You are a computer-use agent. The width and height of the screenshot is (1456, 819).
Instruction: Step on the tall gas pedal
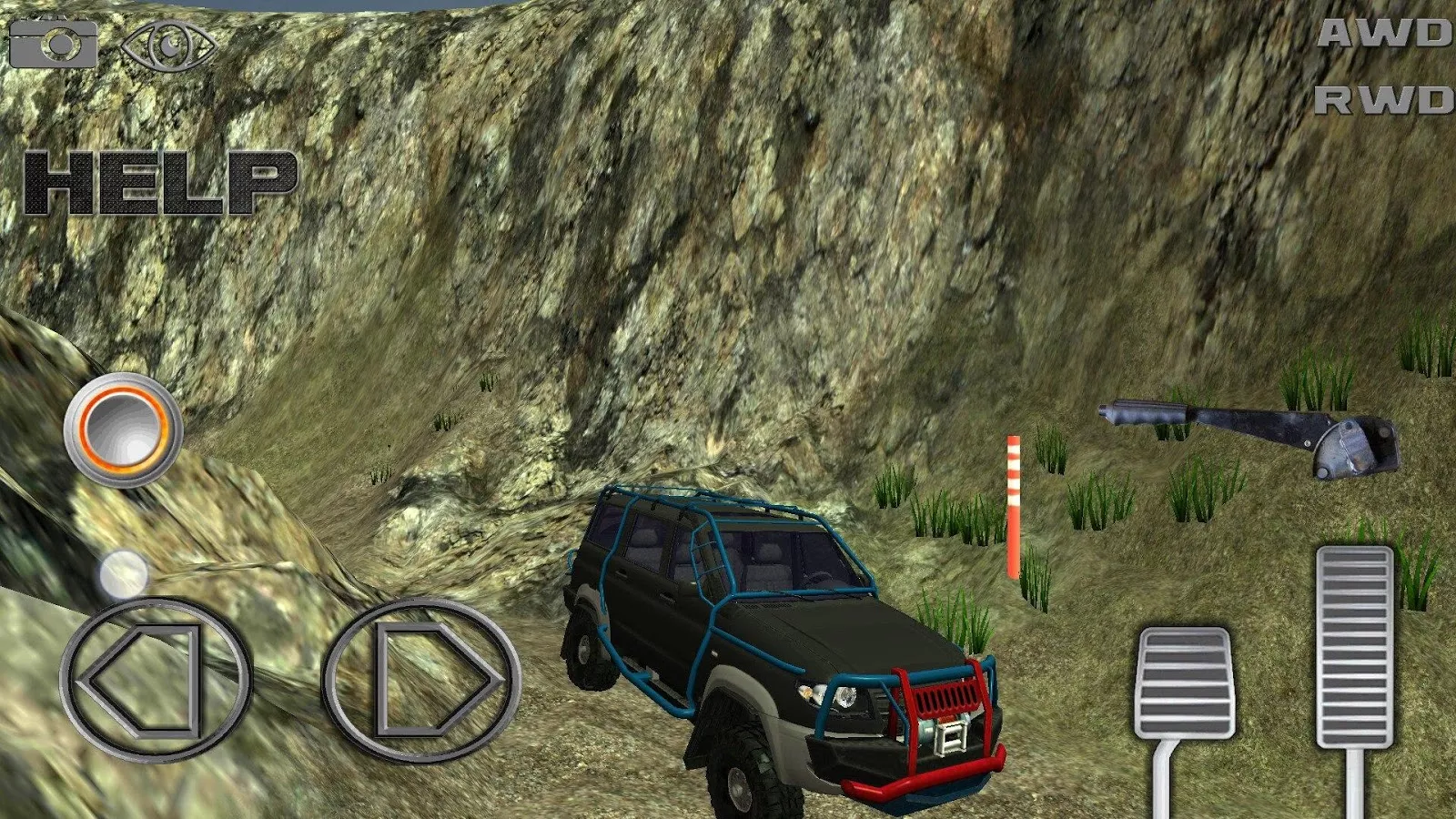[1354, 646]
